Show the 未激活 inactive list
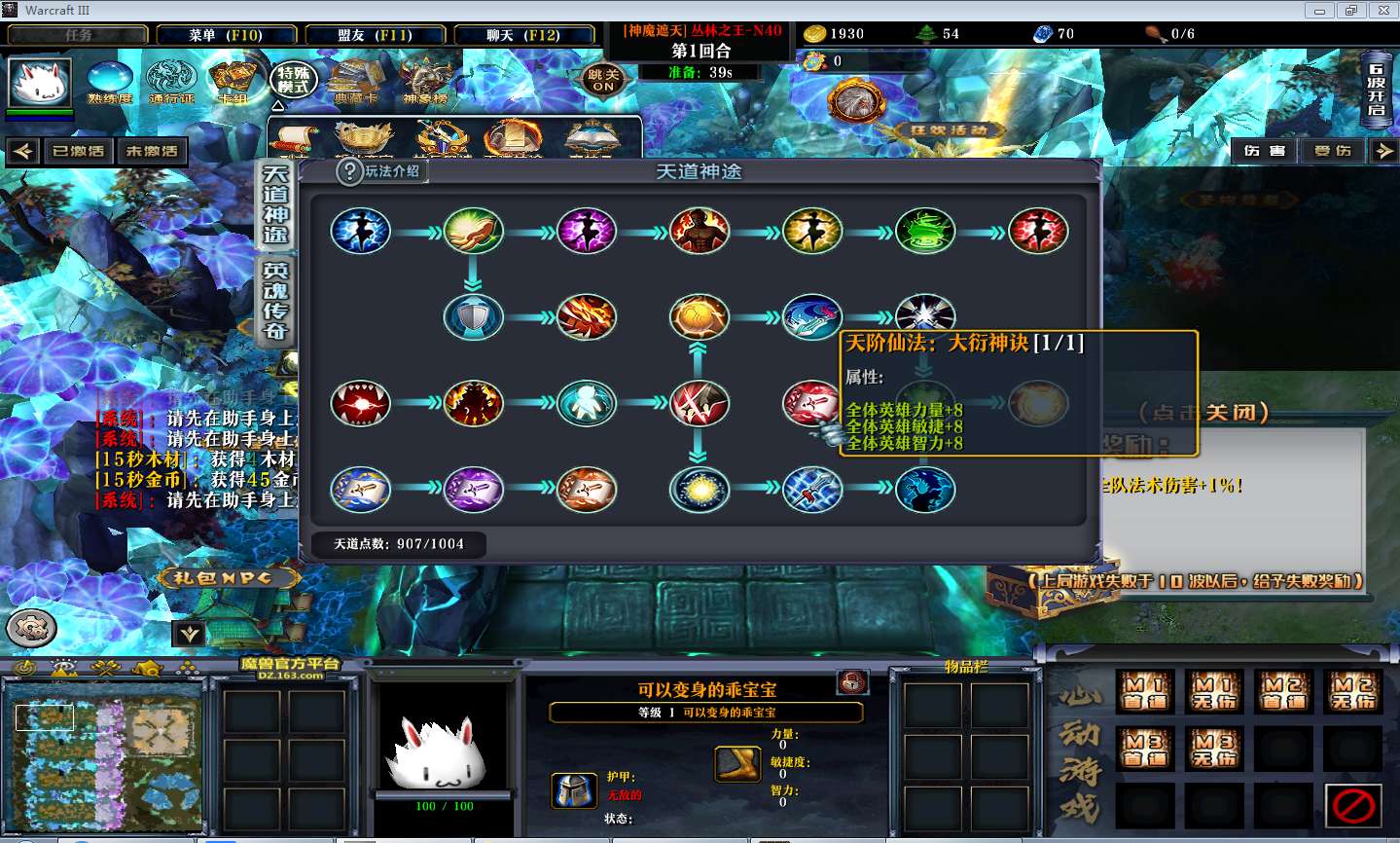 [152, 151]
